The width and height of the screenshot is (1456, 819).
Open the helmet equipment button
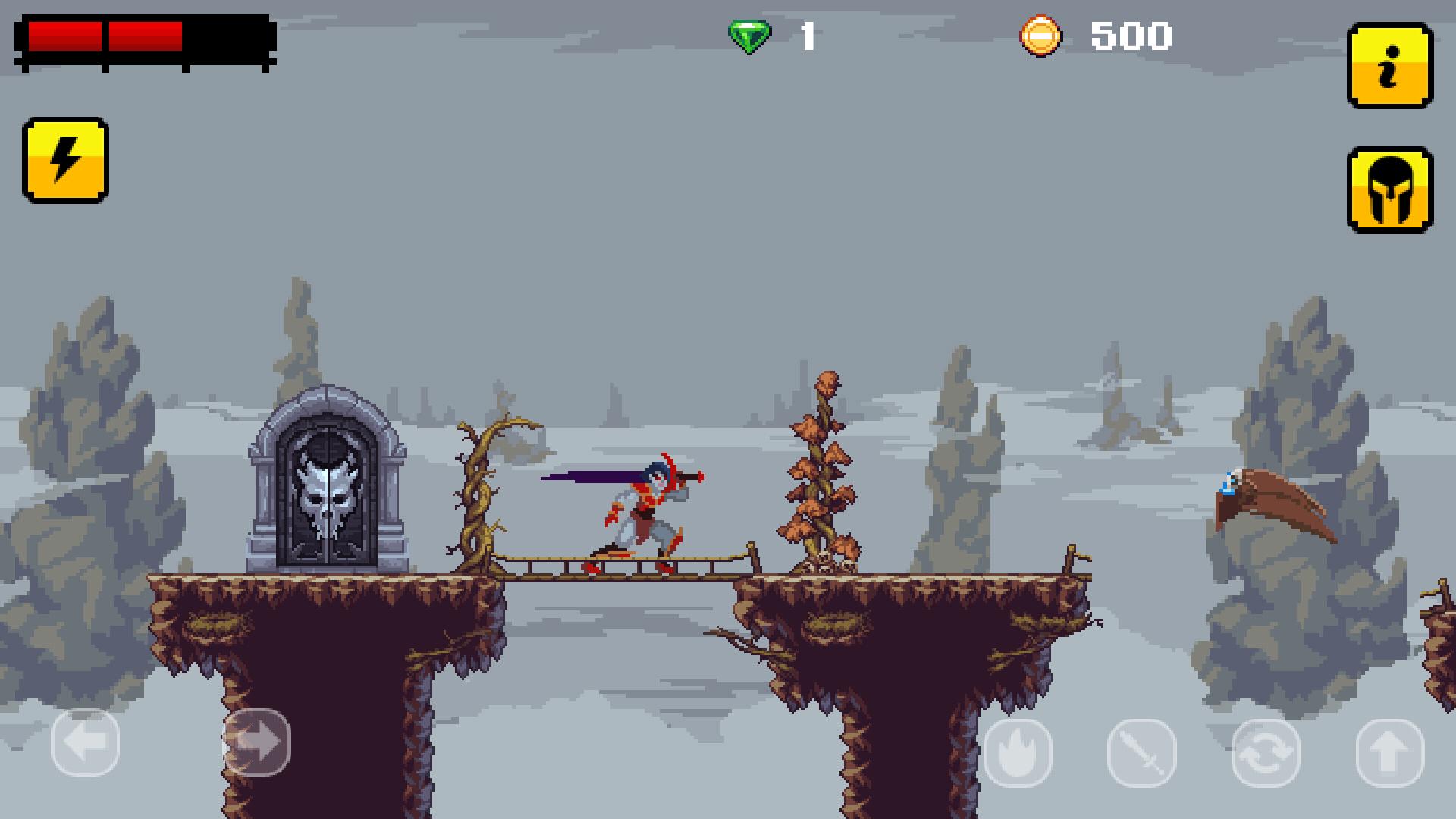point(1389,190)
